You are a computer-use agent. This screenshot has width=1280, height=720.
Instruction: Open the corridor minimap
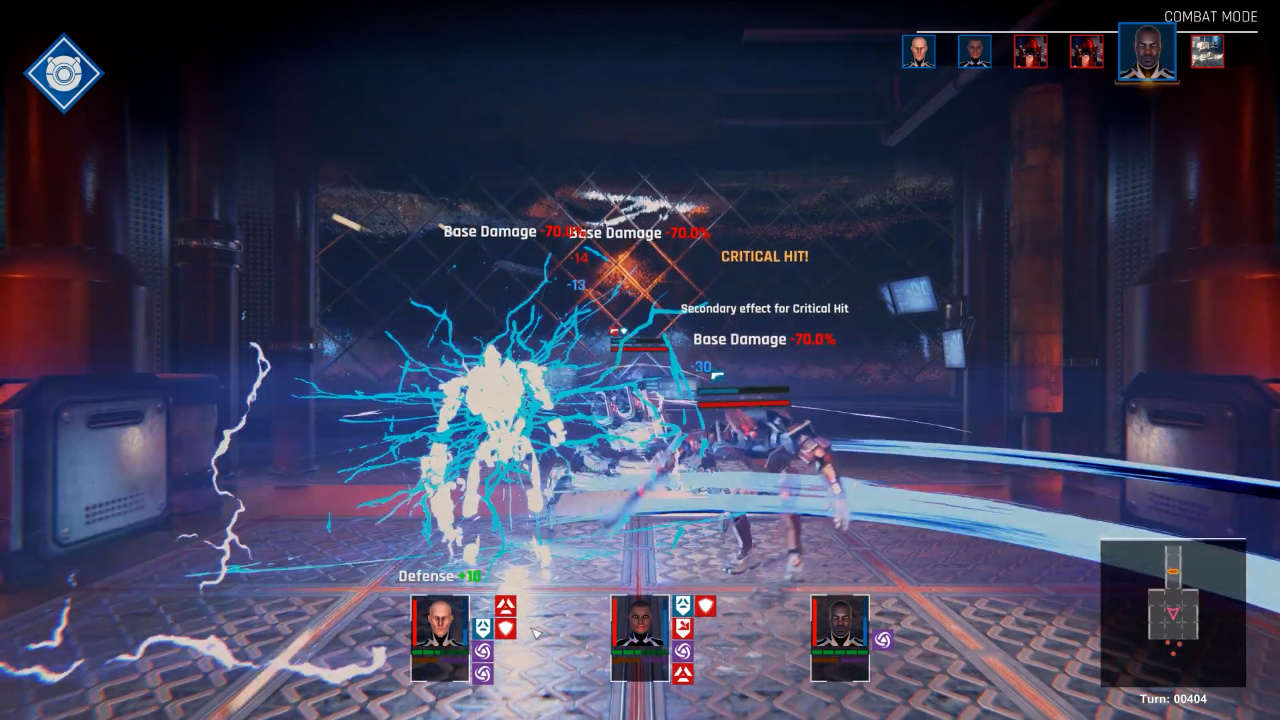[x=1173, y=611]
